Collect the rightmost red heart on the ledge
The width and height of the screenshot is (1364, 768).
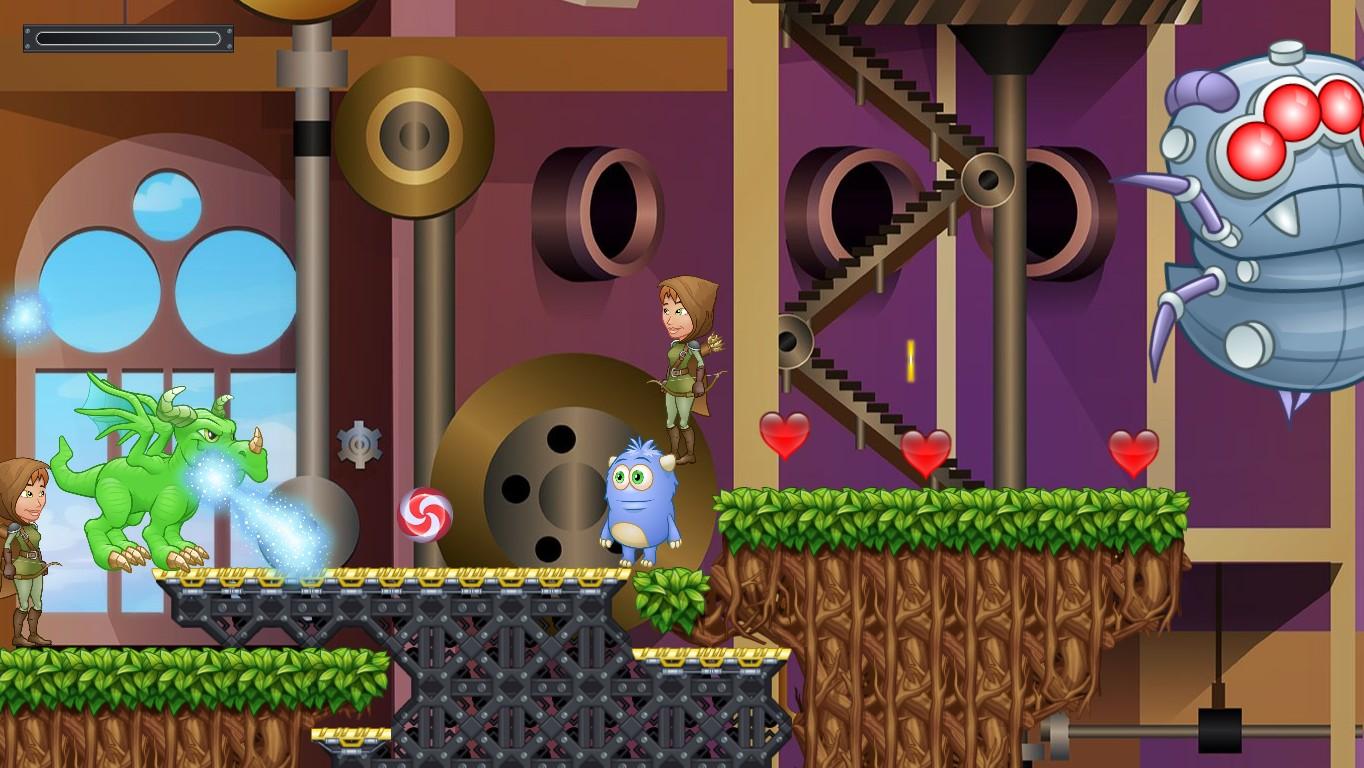1135,450
